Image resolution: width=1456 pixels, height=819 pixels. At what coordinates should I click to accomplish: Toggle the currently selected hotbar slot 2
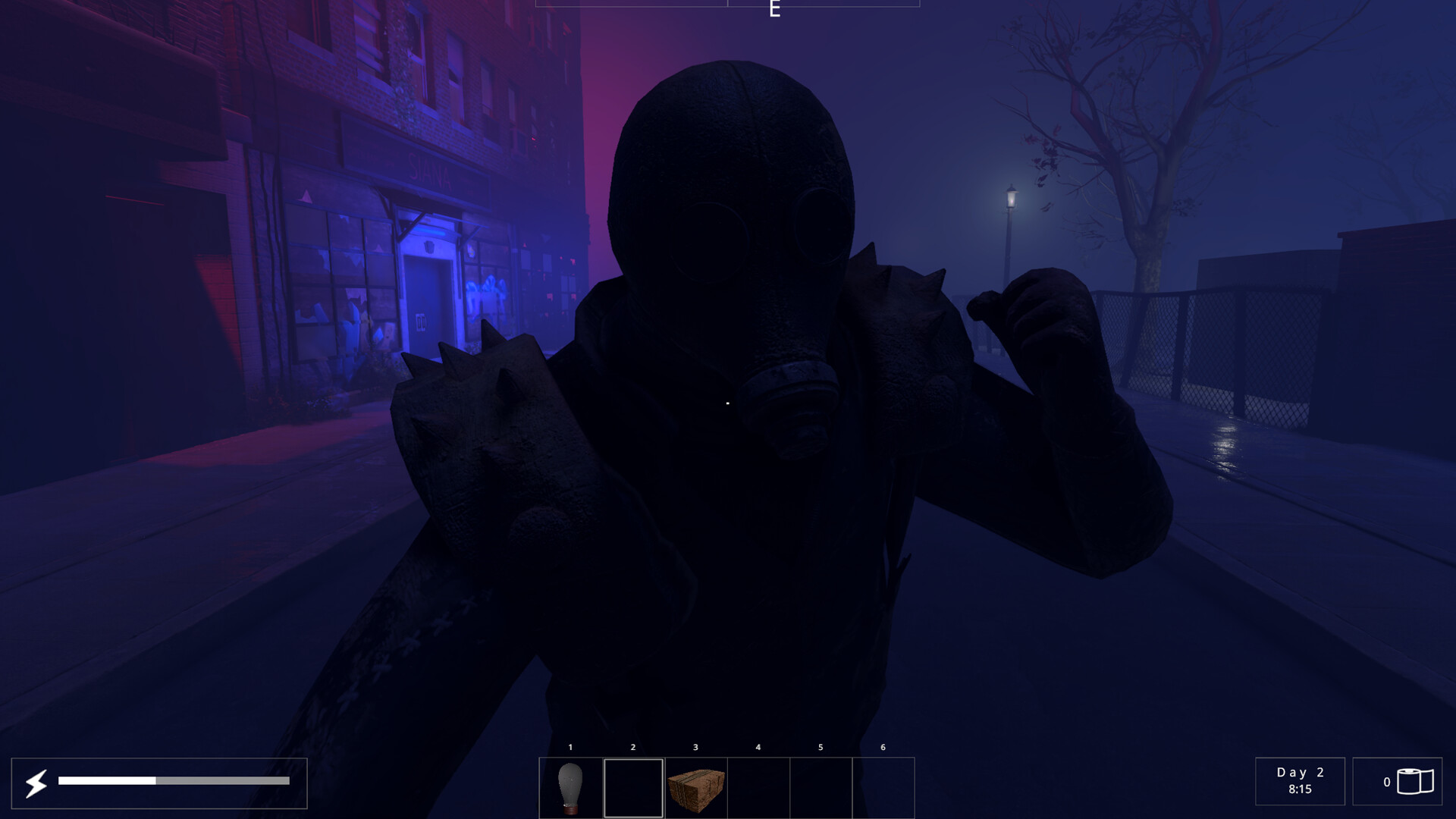[632, 786]
